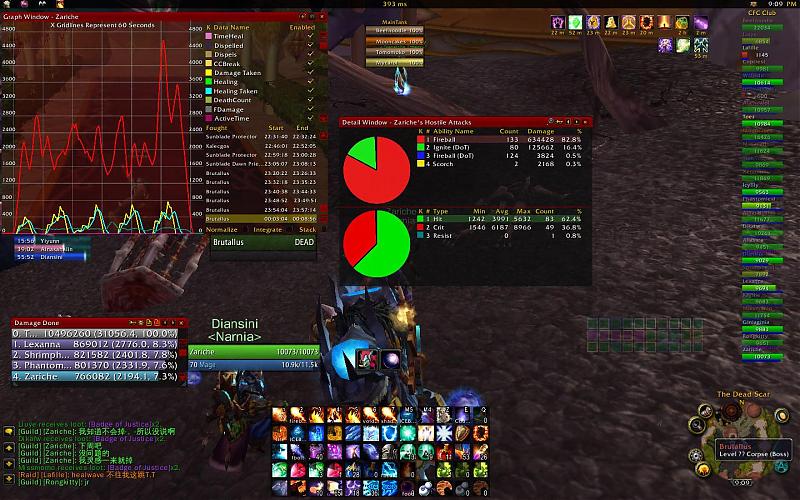
Task: Click the Integrate graph option
Action: point(267,229)
